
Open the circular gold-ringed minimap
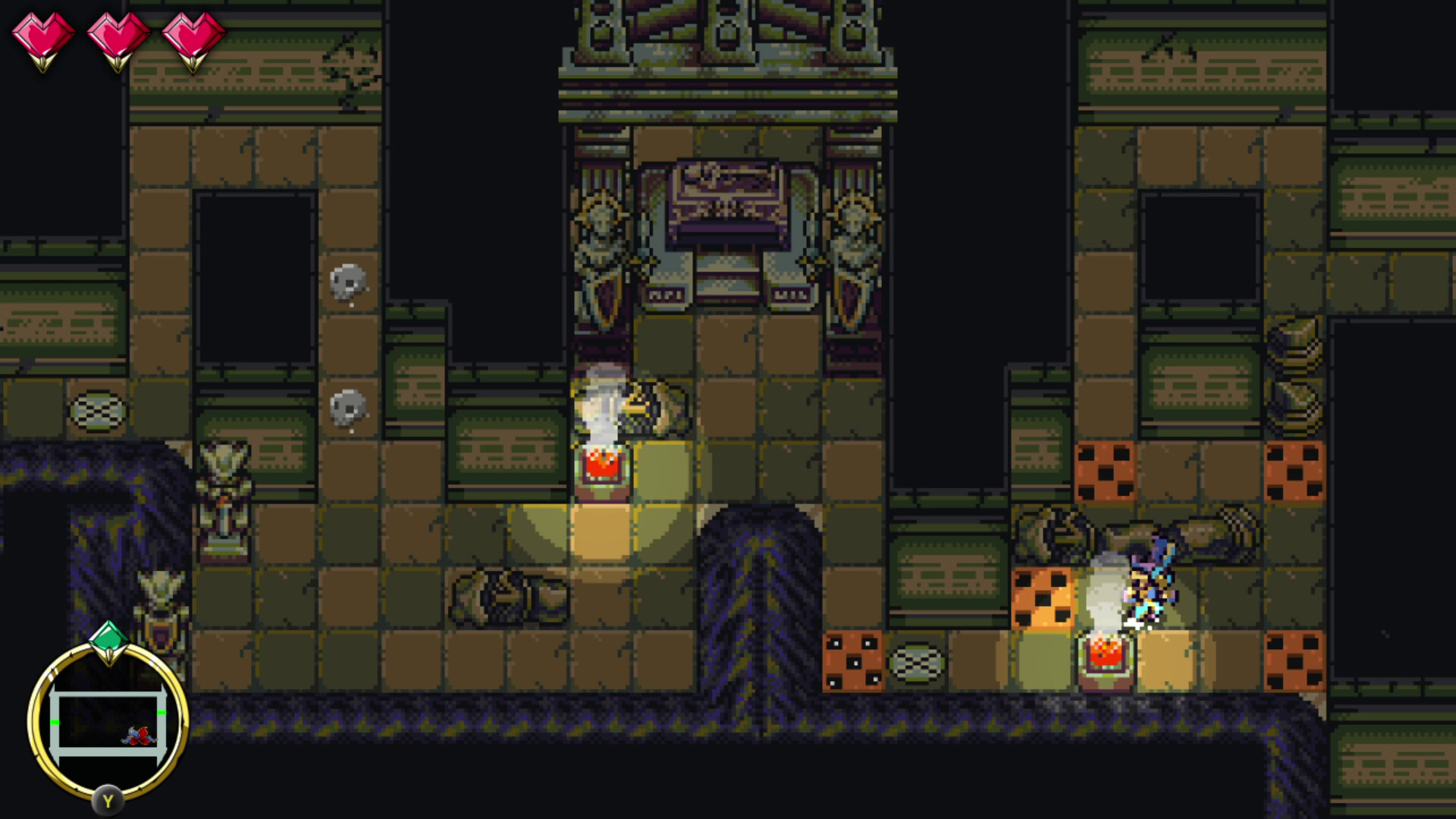tap(108, 720)
